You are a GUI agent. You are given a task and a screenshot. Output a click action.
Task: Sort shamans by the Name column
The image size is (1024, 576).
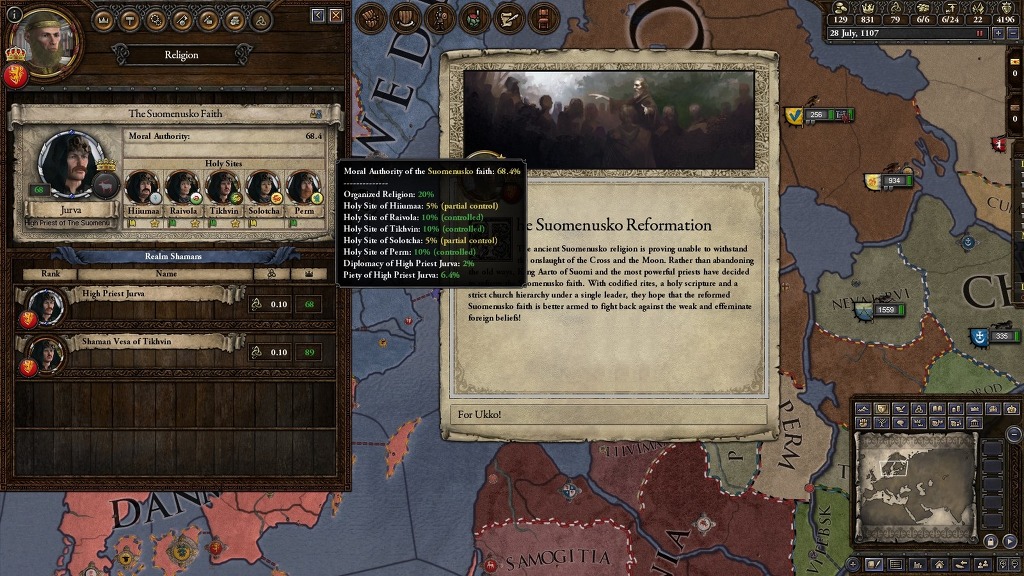[x=166, y=273]
